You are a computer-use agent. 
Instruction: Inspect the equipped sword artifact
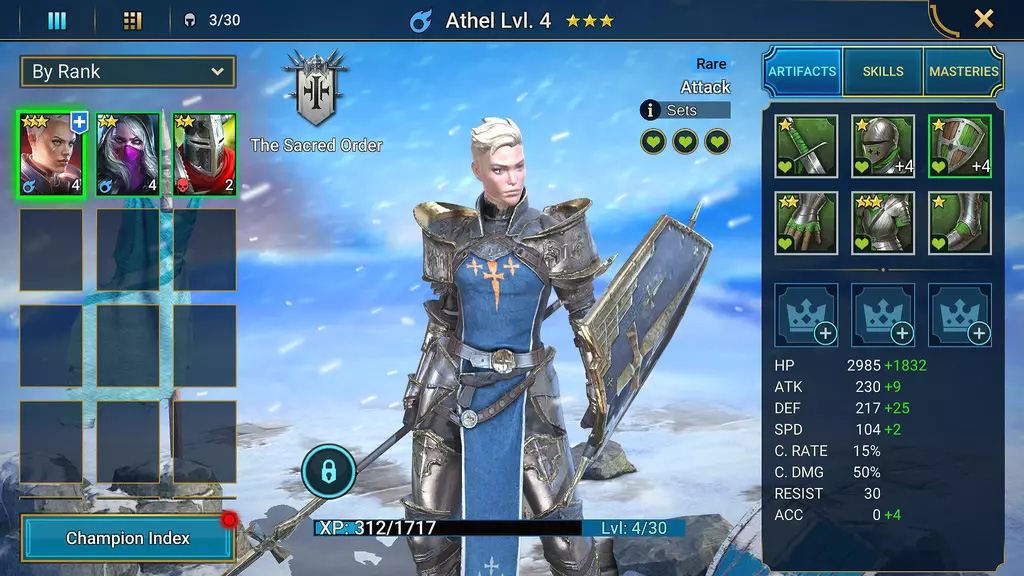806,146
